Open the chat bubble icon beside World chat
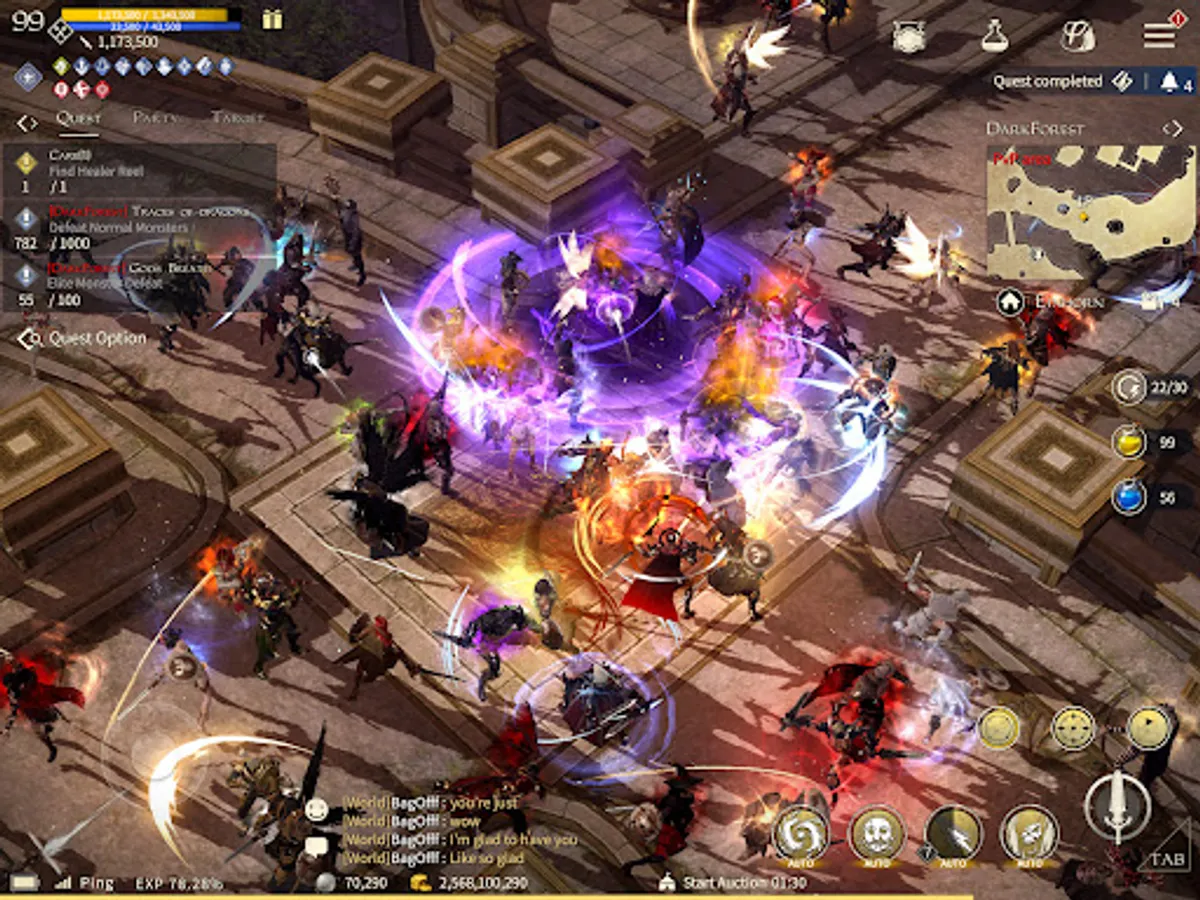The image size is (1200, 900). (x=317, y=846)
